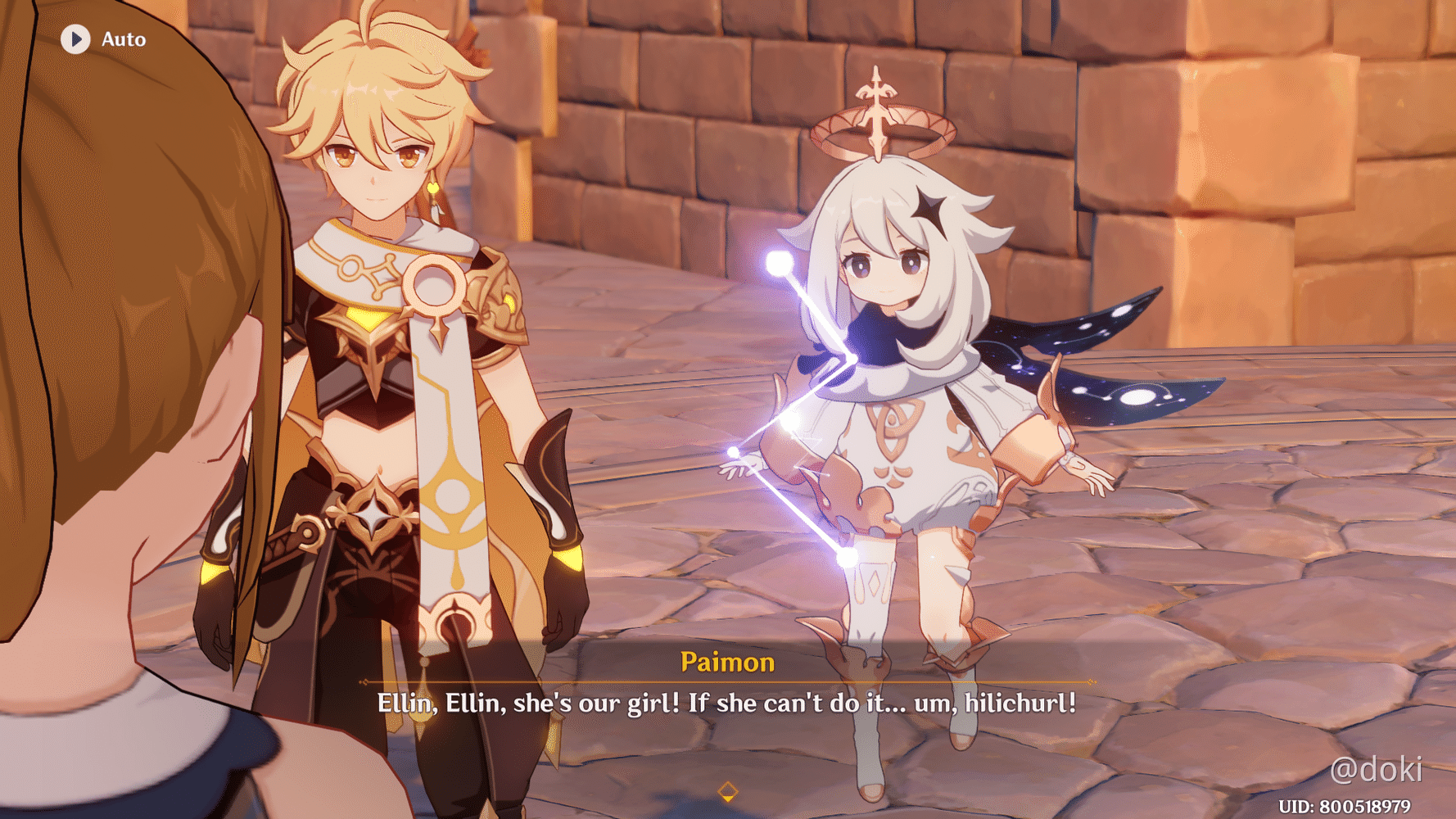Click the Auto label in top-left corner
The image size is (1456, 819).
[x=122, y=38]
